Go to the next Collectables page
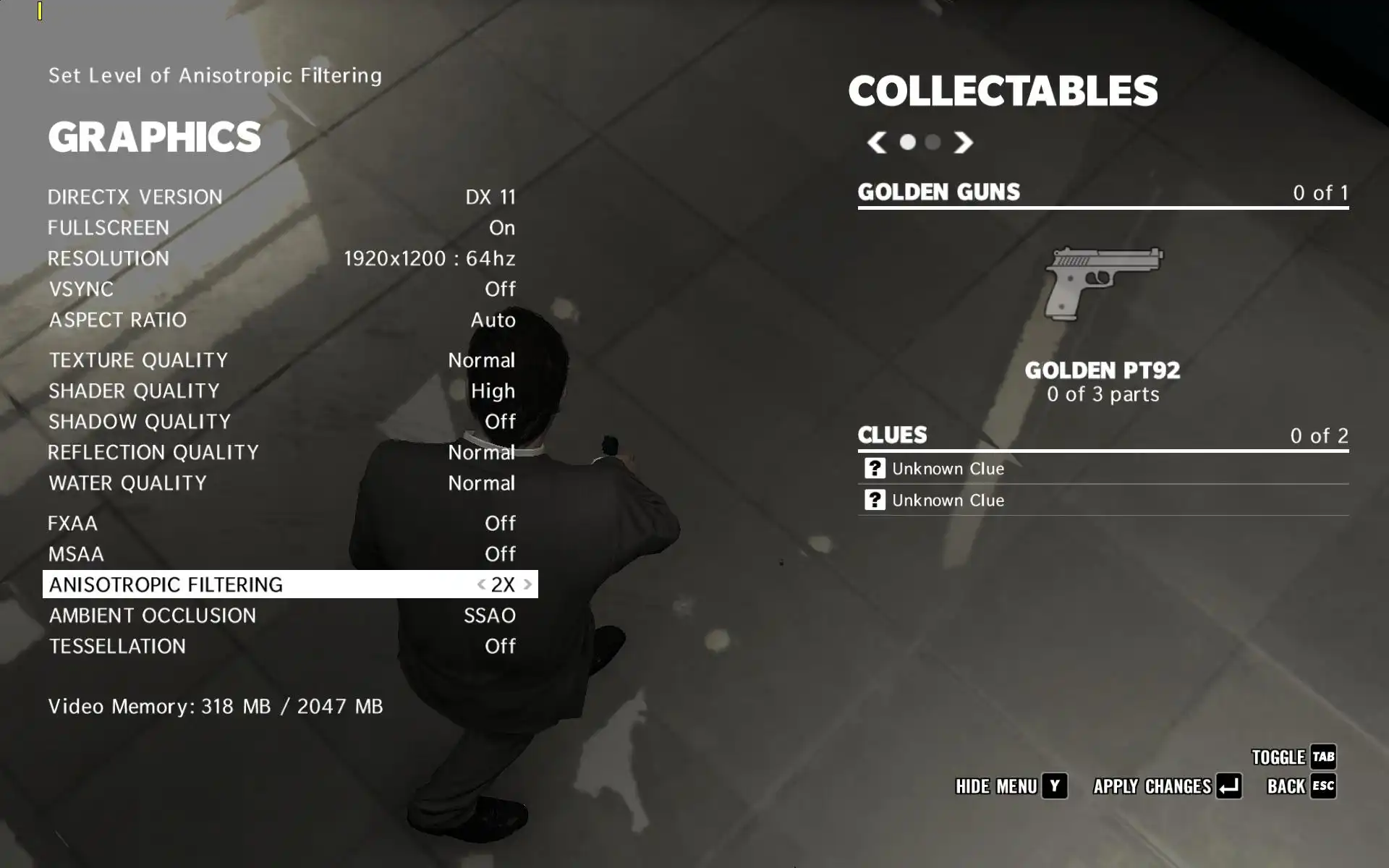The image size is (1389, 868). pos(963,142)
